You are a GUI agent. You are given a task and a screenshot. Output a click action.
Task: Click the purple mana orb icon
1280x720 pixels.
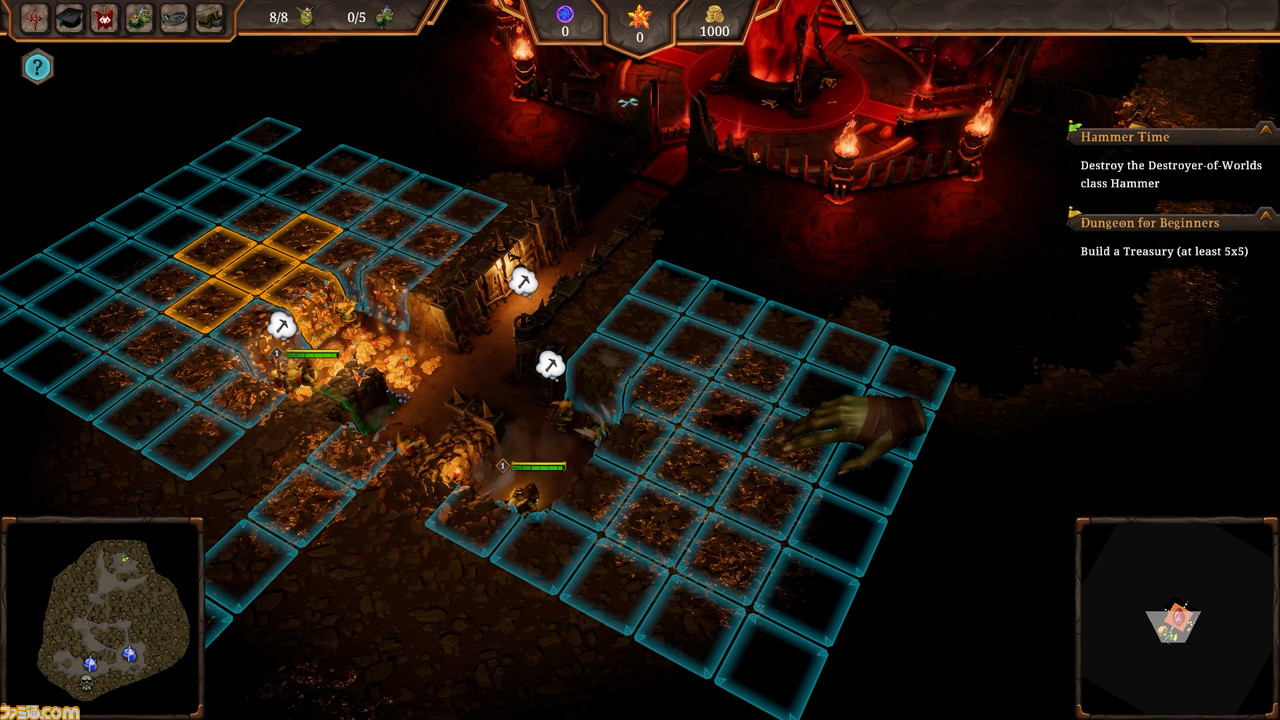coord(564,13)
